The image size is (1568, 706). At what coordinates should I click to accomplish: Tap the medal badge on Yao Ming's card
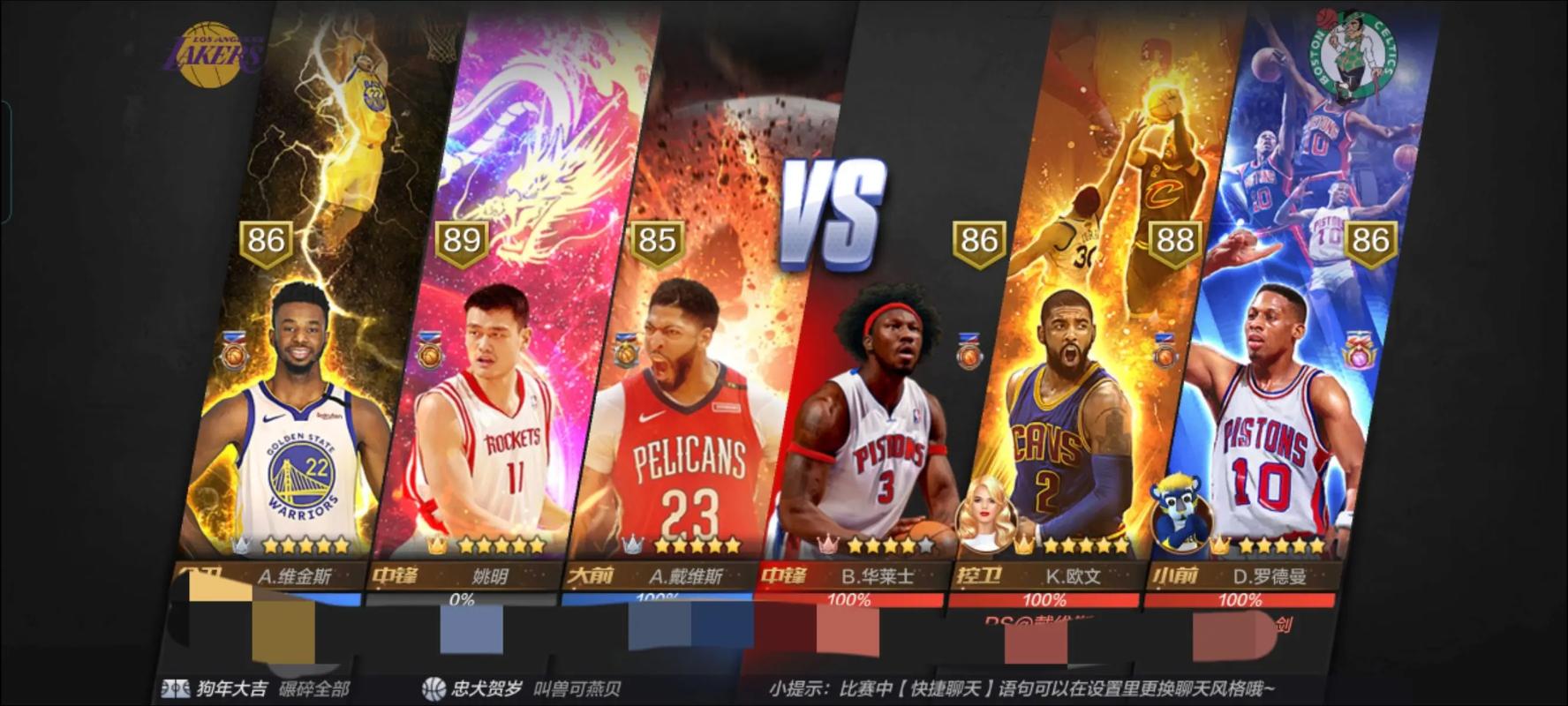pos(428,354)
